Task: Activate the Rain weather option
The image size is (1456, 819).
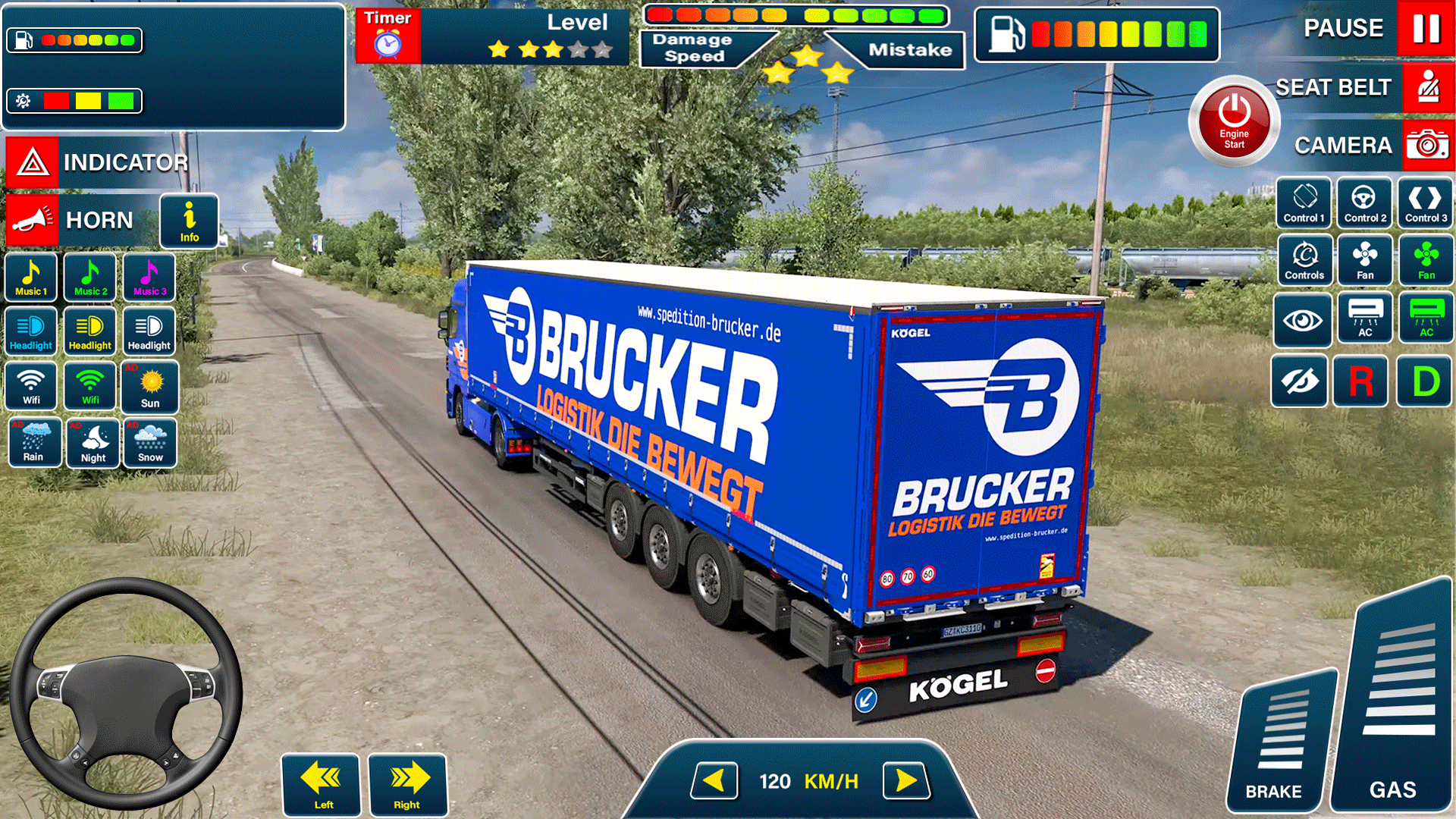Action: point(34,443)
